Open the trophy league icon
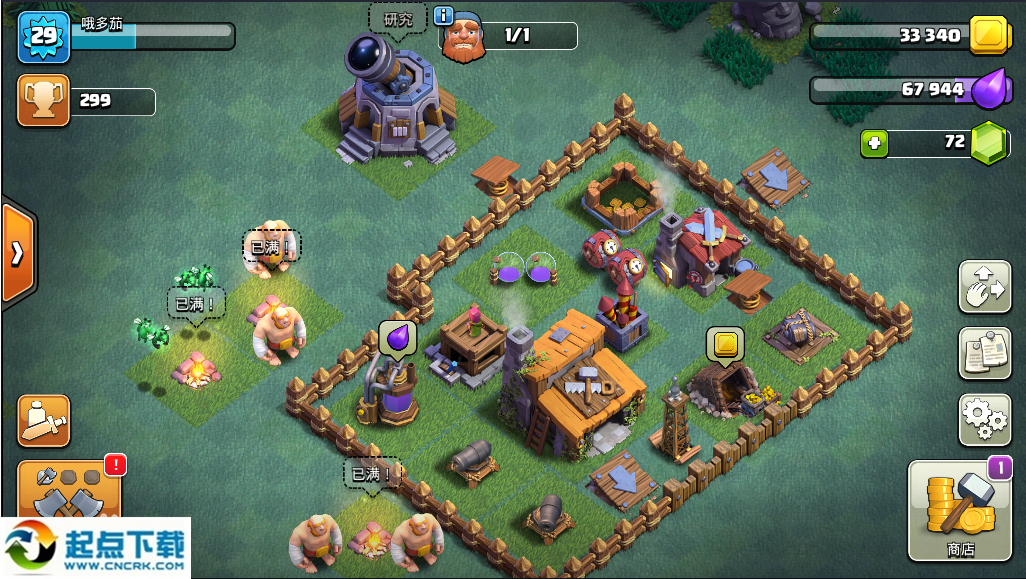Screen dimensions: 1026x579 (x=43, y=101)
